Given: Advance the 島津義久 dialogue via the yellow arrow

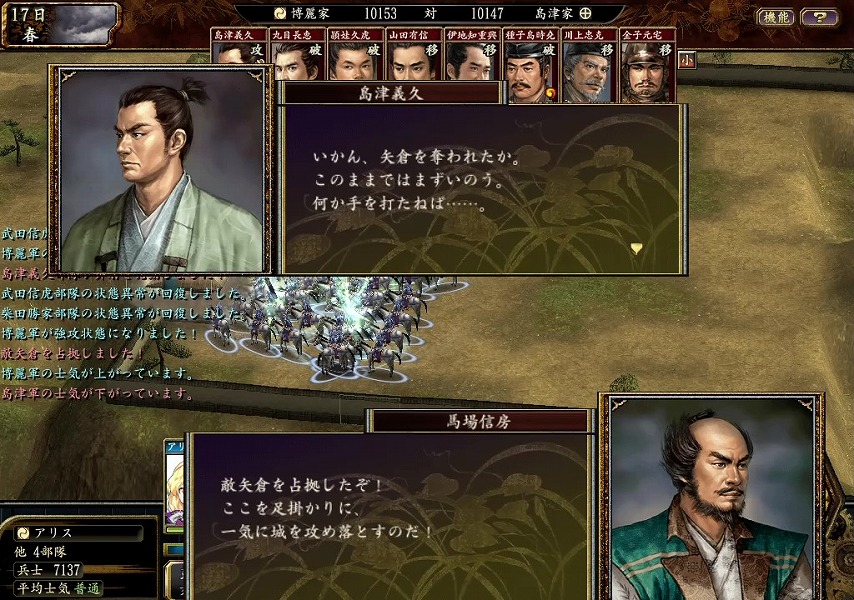Looking at the screenshot, I should tap(636, 247).
